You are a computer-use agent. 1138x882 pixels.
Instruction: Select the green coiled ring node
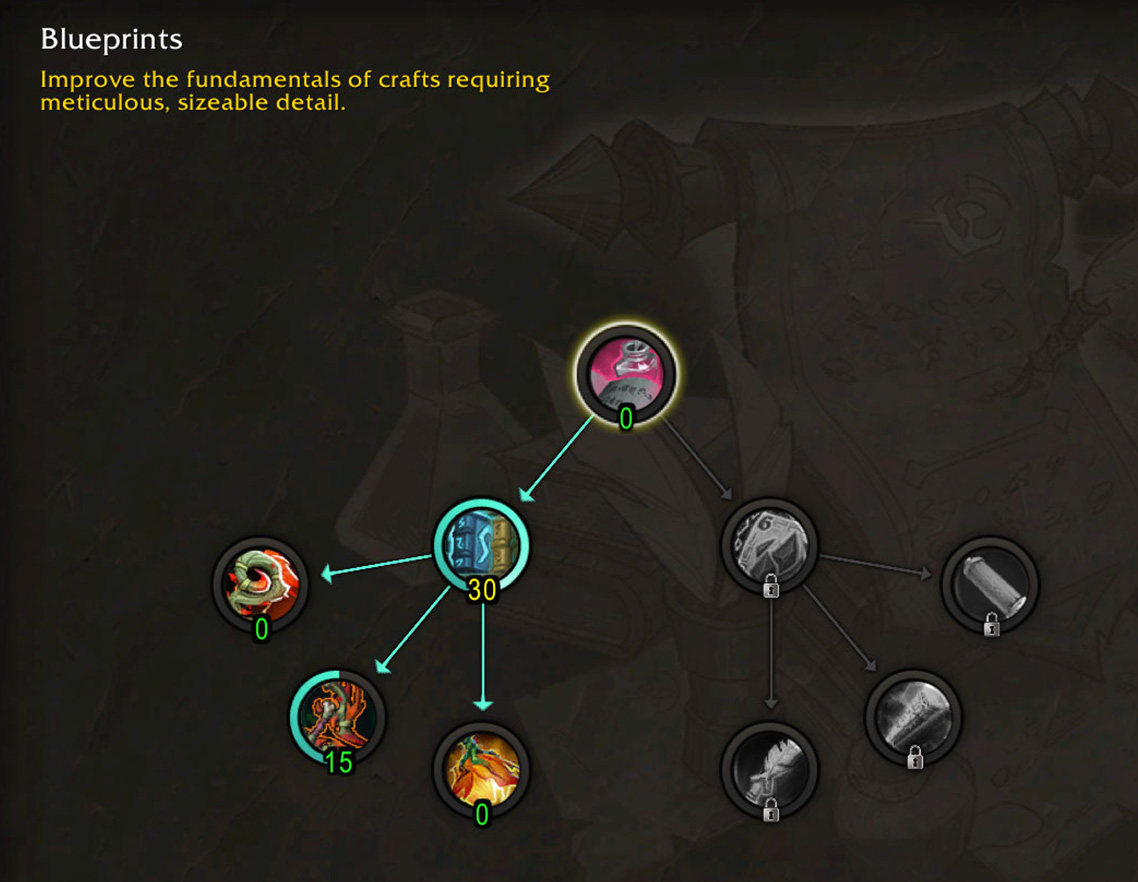(x=261, y=584)
